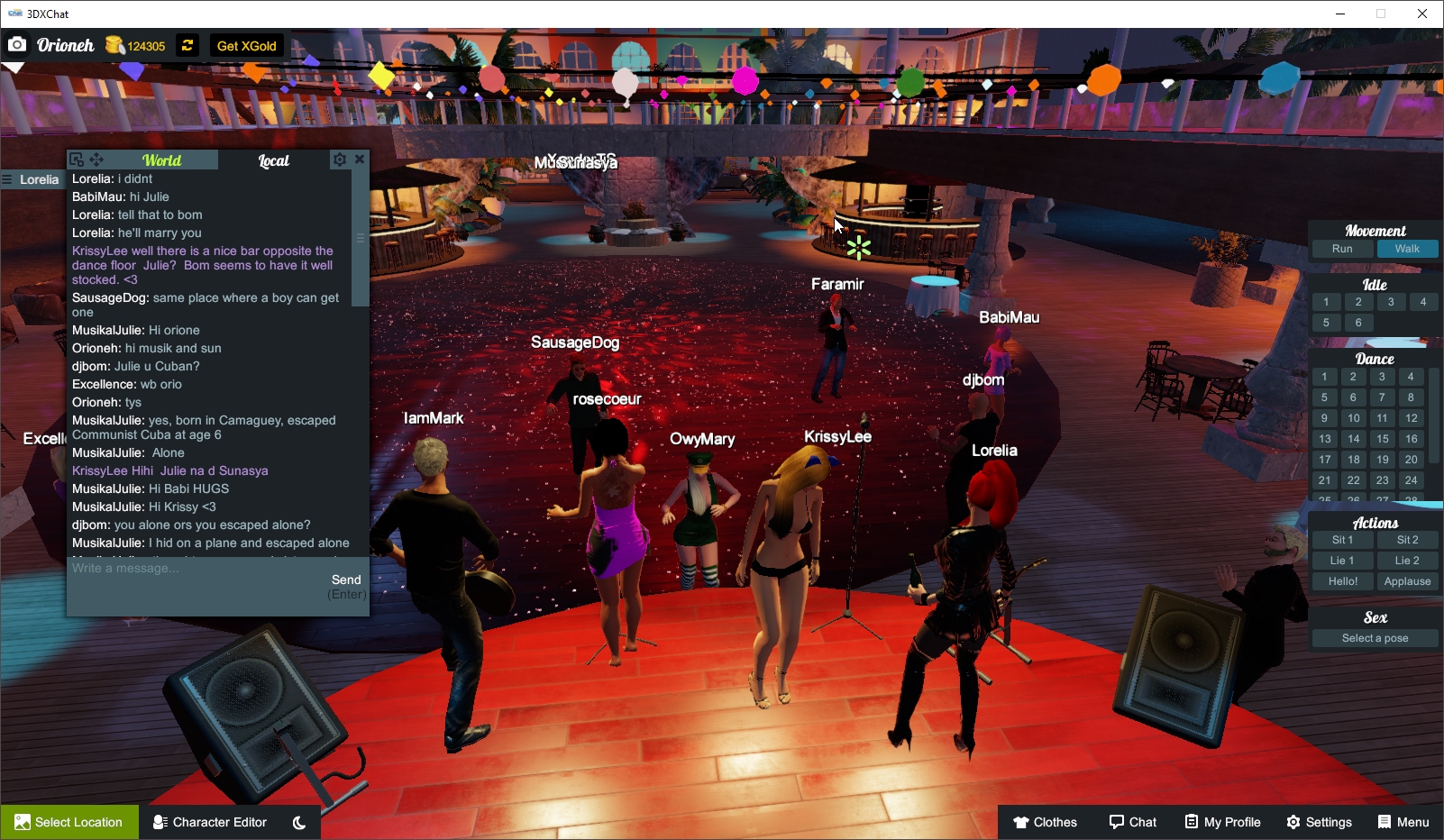Open My Profile from the bottom bar

click(1222, 821)
